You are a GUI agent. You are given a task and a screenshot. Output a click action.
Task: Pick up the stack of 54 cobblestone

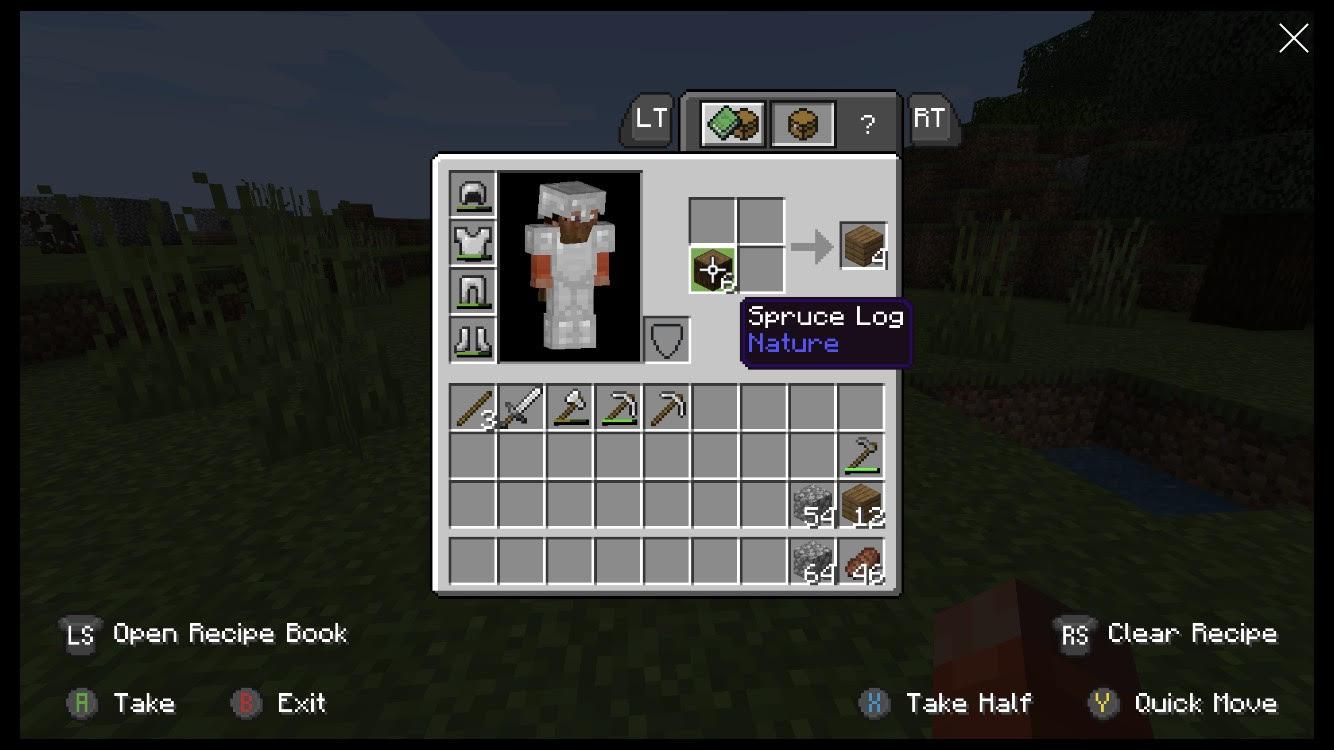pyautogui.click(x=813, y=505)
